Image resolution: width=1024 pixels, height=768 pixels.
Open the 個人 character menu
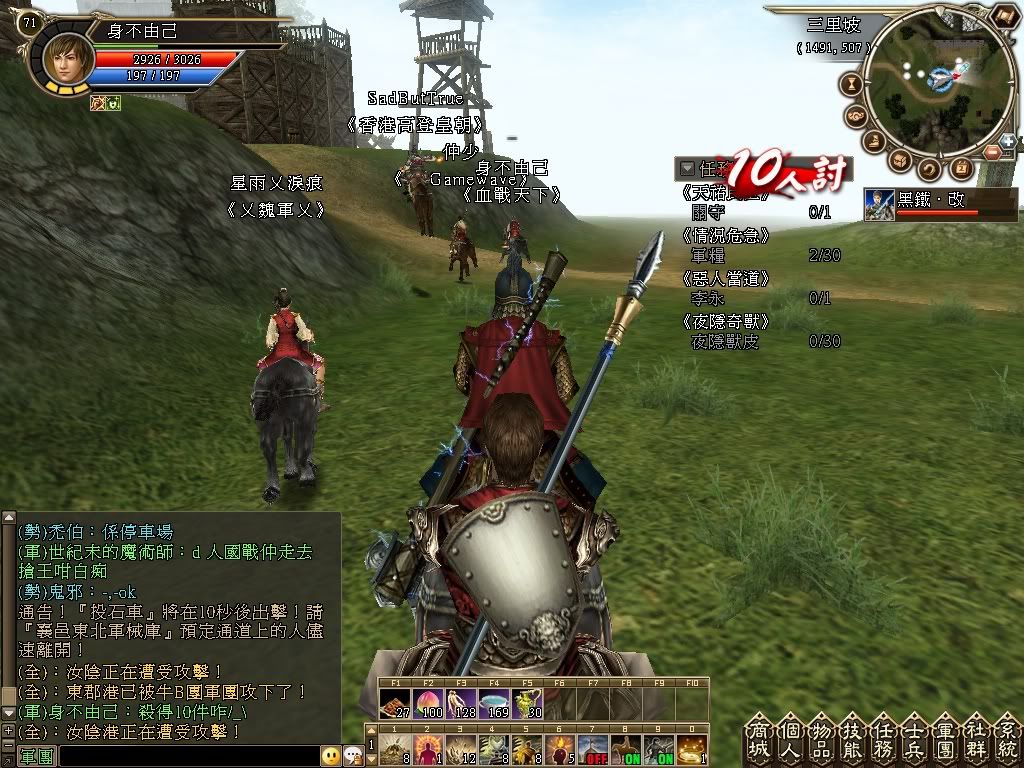[790, 740]
